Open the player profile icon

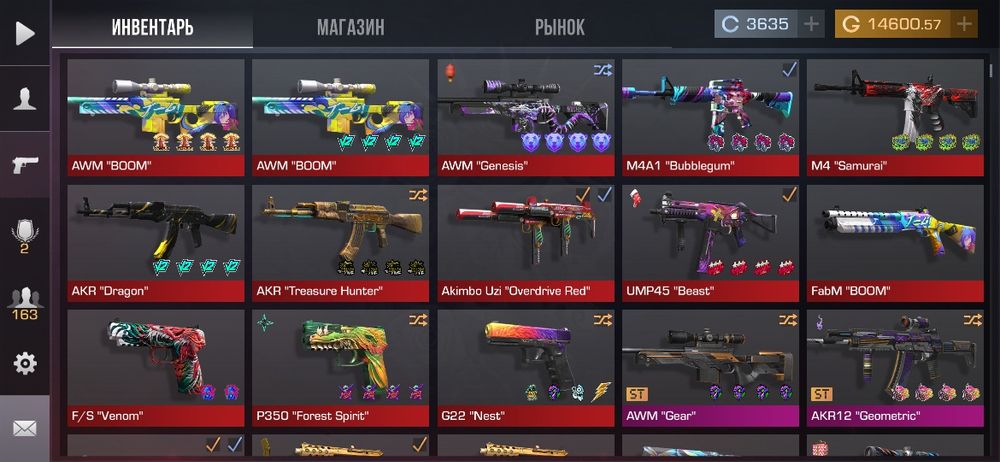click(x=25, y=98)
